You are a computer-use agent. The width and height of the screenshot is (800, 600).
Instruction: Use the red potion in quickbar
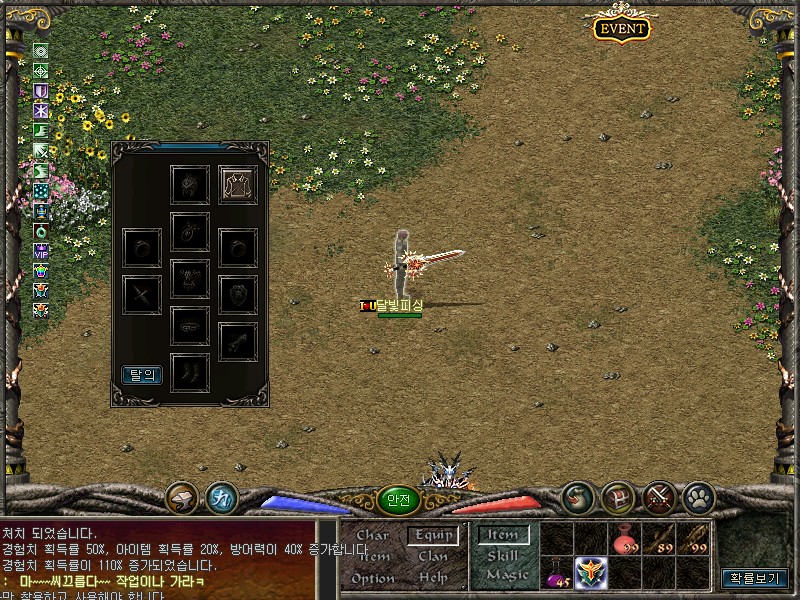[626, 540]
